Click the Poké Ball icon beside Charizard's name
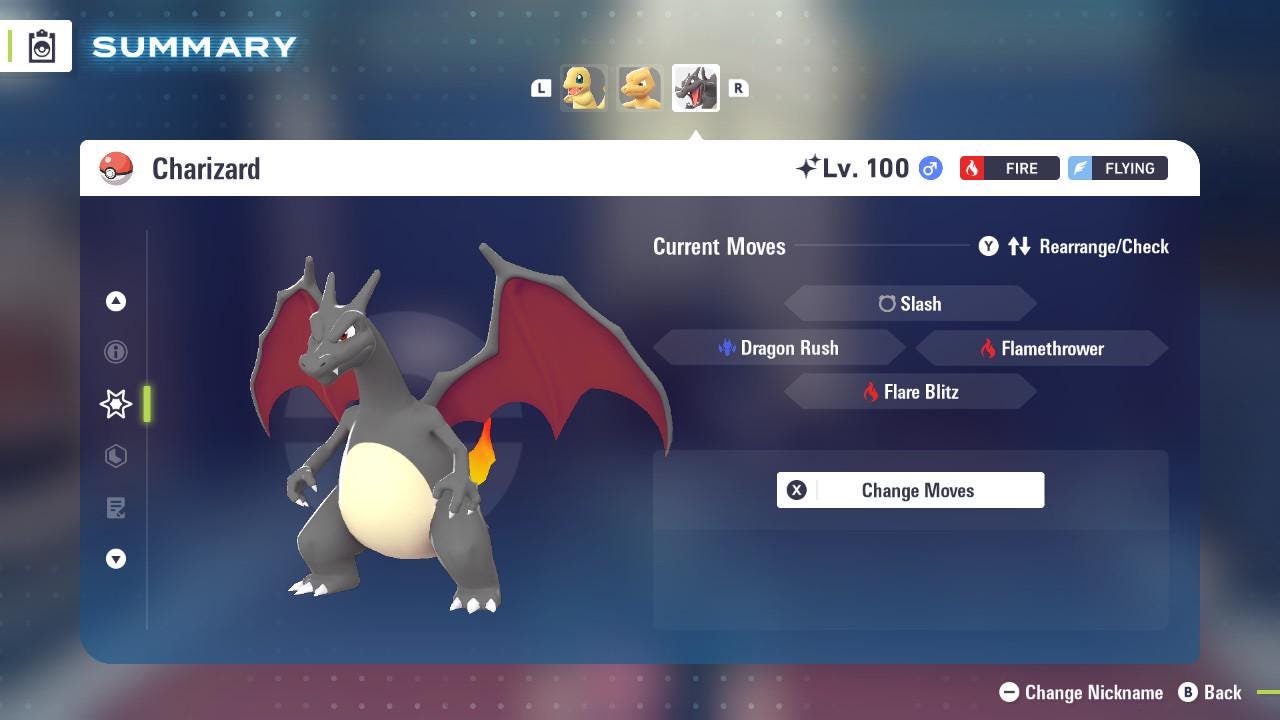This screenshot has height=720, width=1280. 116,168
